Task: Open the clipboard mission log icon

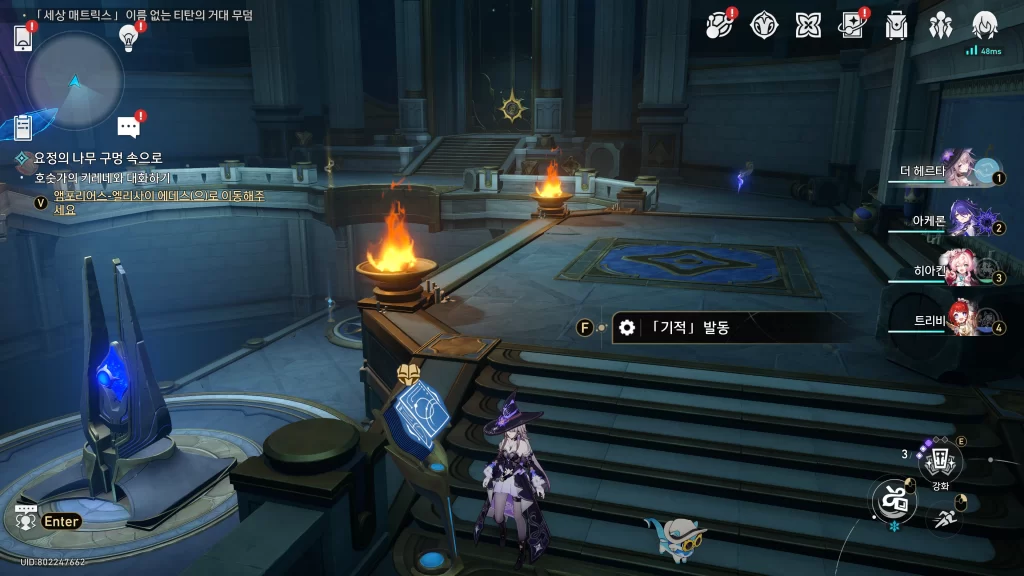Action: (x=24, y=127)
